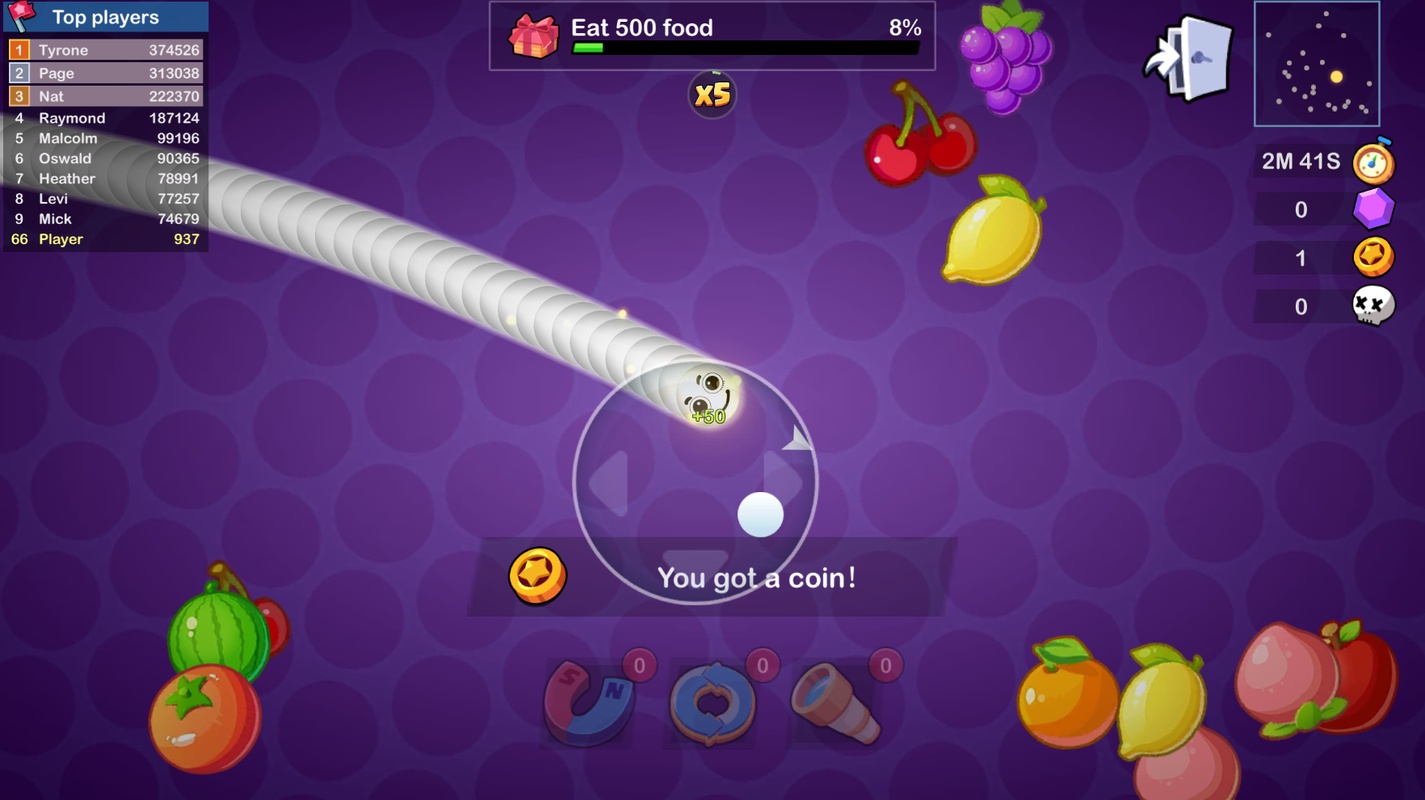Activate the magnet power-up
Viewport: 1425px width, 800px height.
coord(590,703)
